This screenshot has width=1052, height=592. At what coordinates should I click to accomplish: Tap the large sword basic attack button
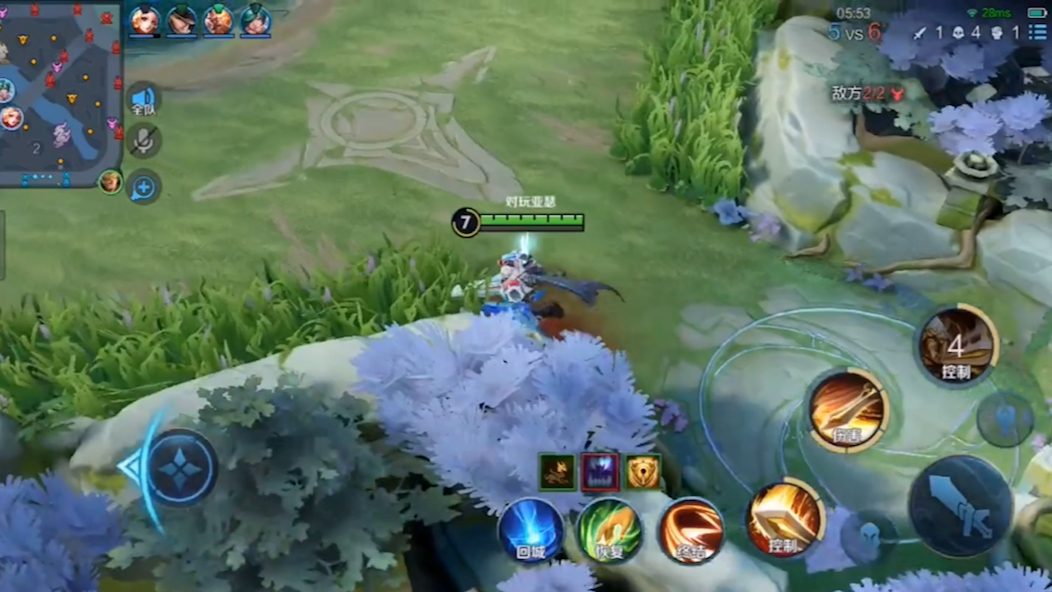(958, 505)
